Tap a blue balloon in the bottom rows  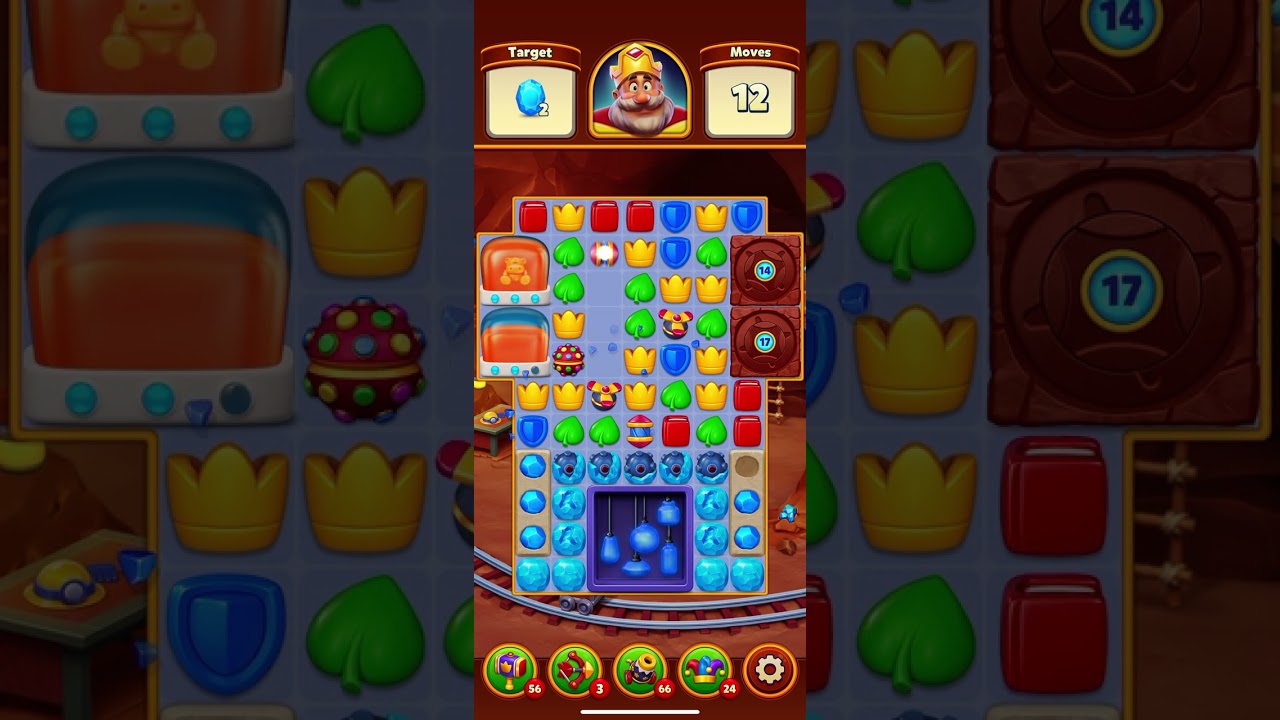click(x=645, y=537)
